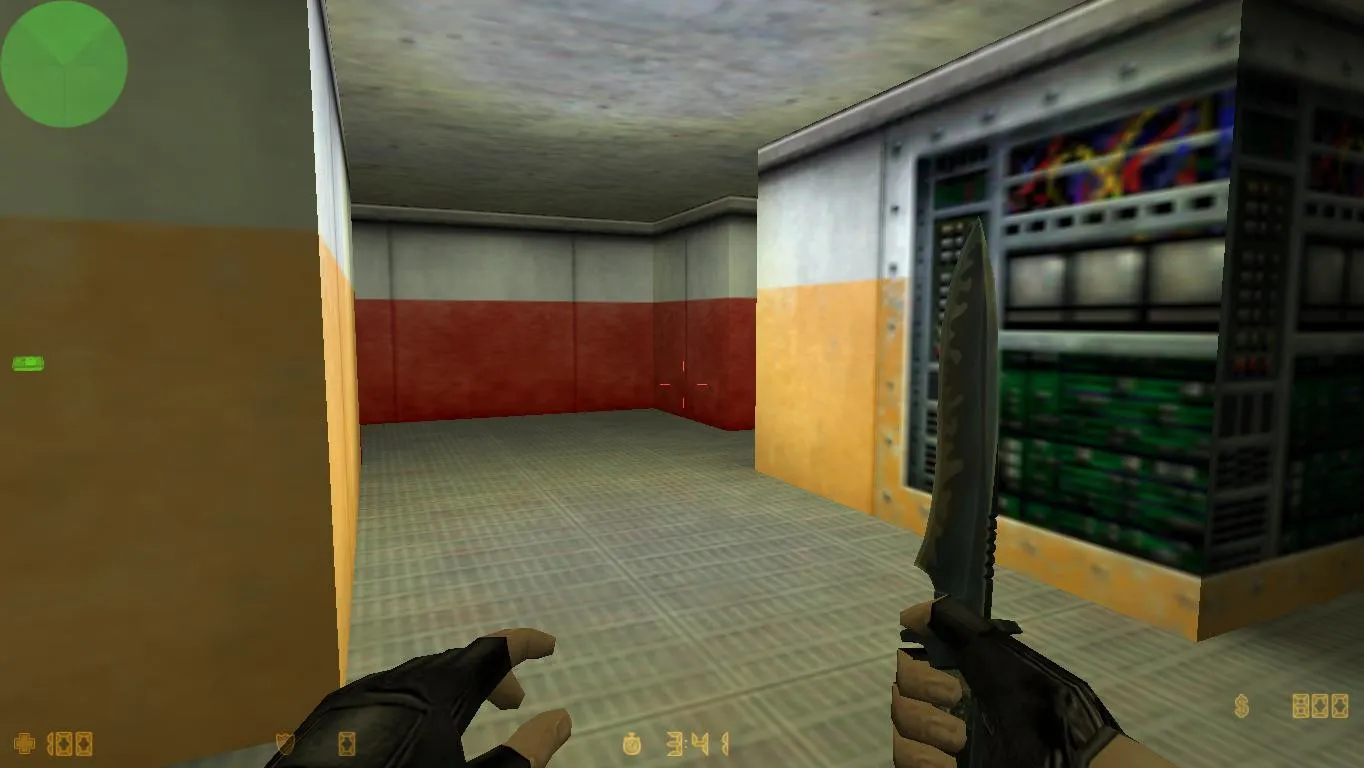Click the armor shield icon at the bottom

(x=283, y=744)
